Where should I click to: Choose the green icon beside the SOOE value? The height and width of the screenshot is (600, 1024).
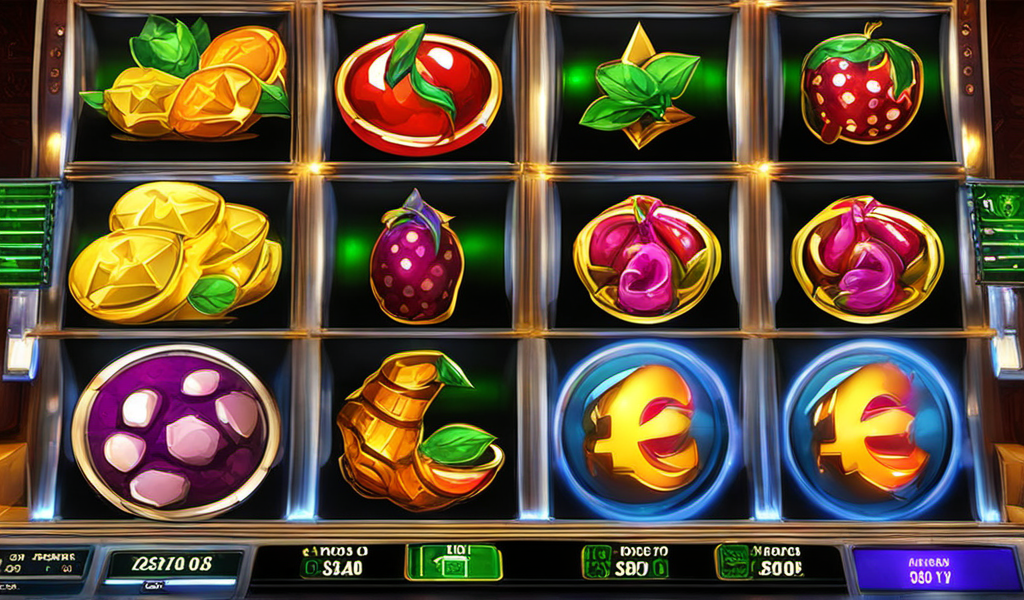coord(731,562)
